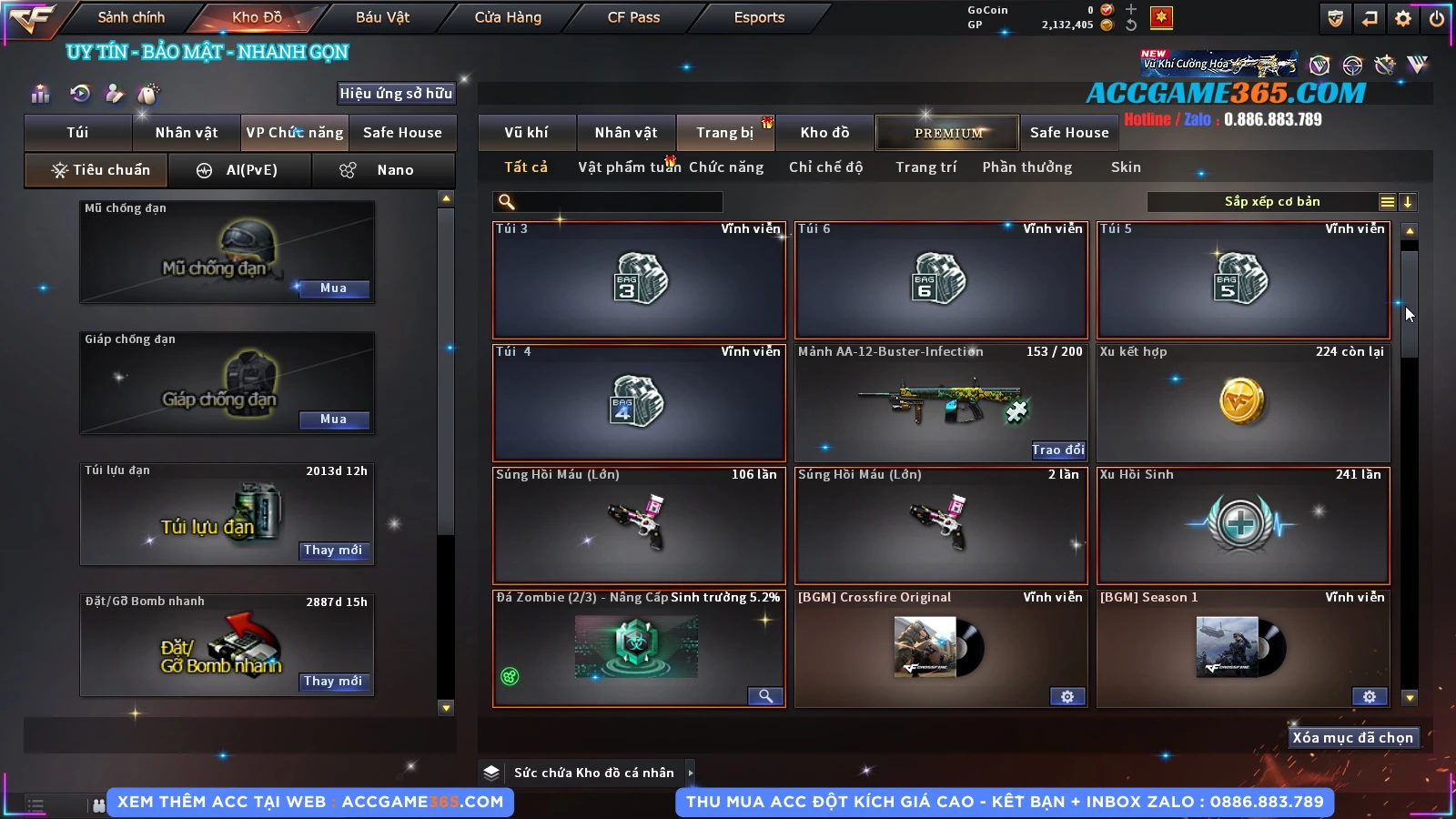Click the power exit icon

pyautogui.click(x=1437, y=18)
